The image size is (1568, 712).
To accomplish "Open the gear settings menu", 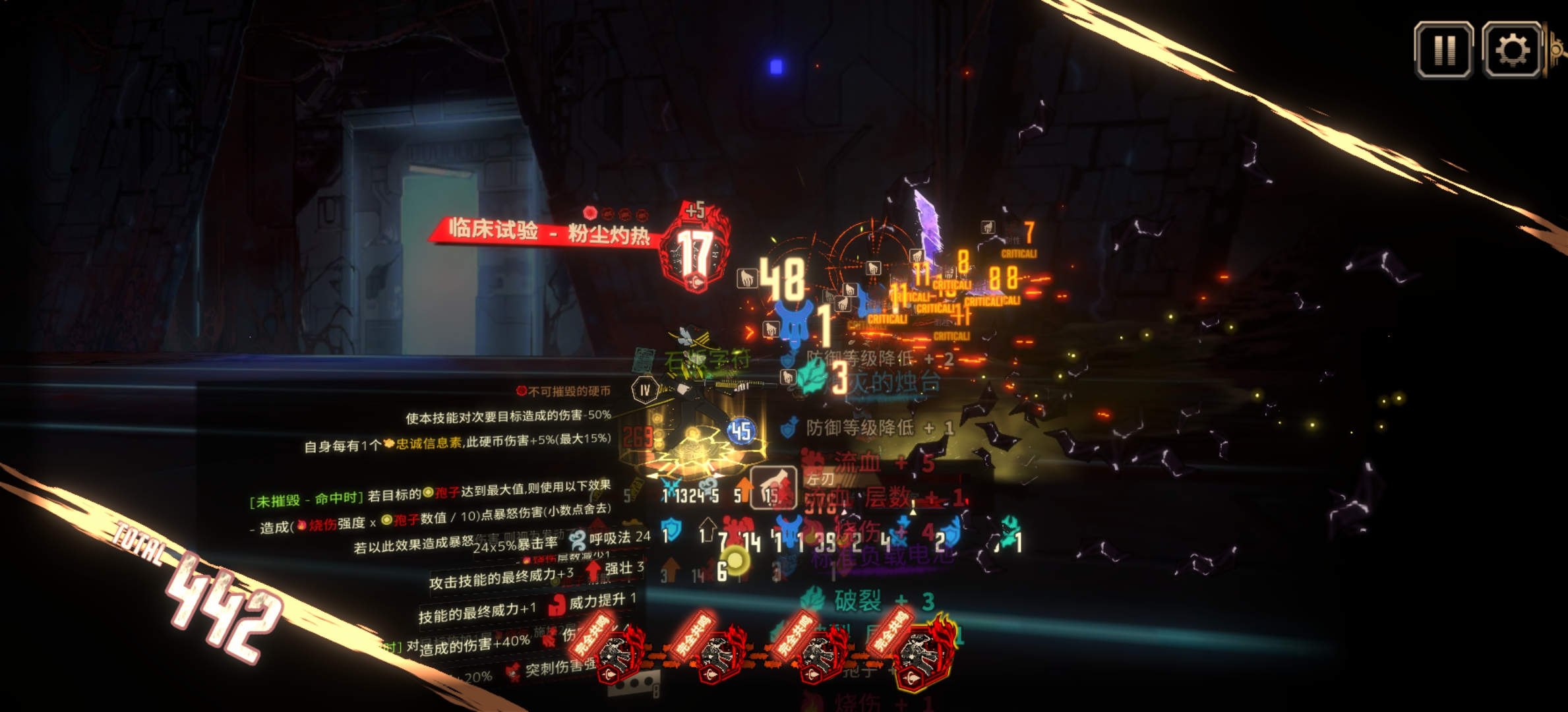I will (1511, 50).
